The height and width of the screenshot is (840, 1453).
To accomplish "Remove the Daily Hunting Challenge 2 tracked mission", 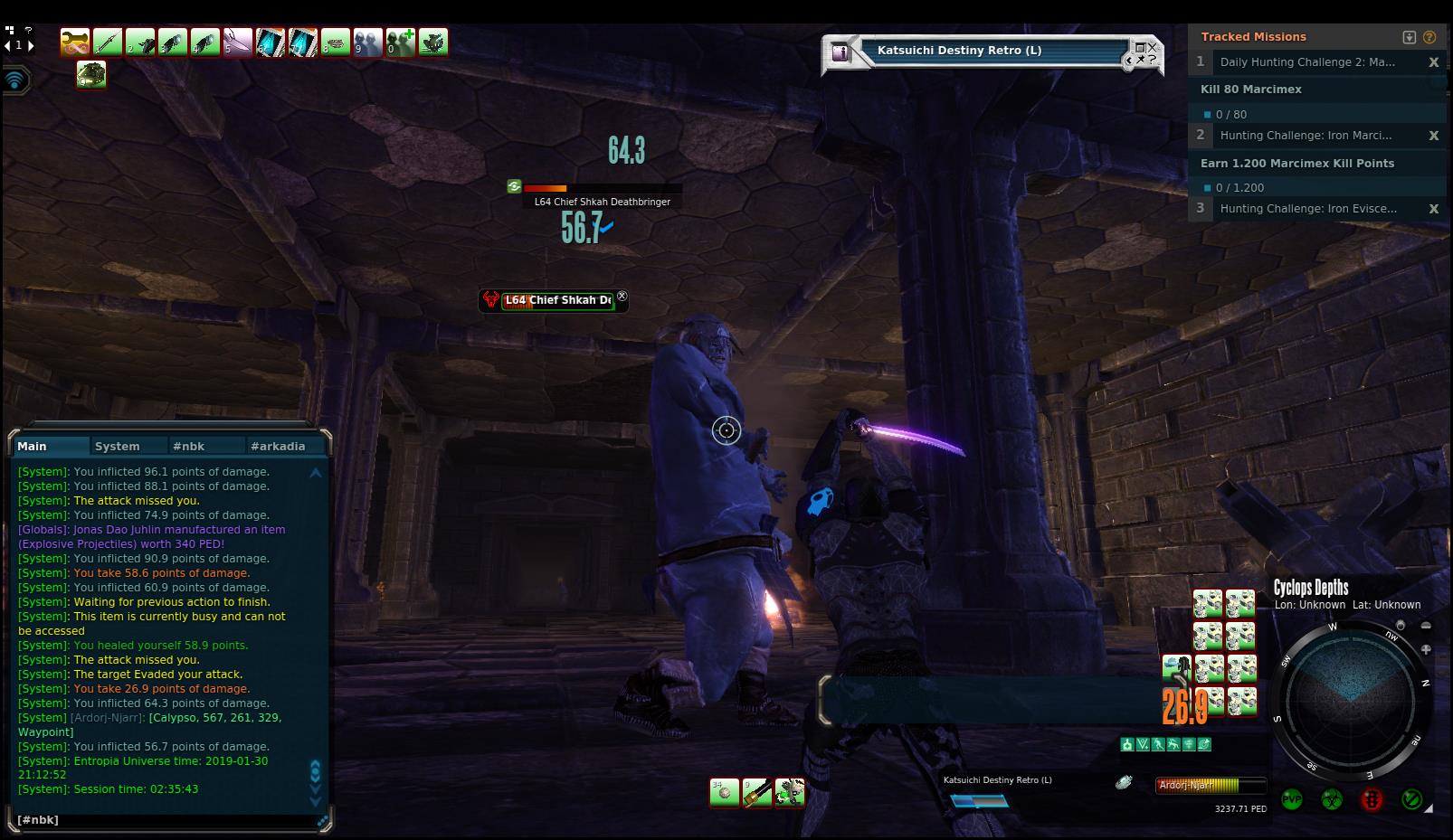I will click(1433, 62).
